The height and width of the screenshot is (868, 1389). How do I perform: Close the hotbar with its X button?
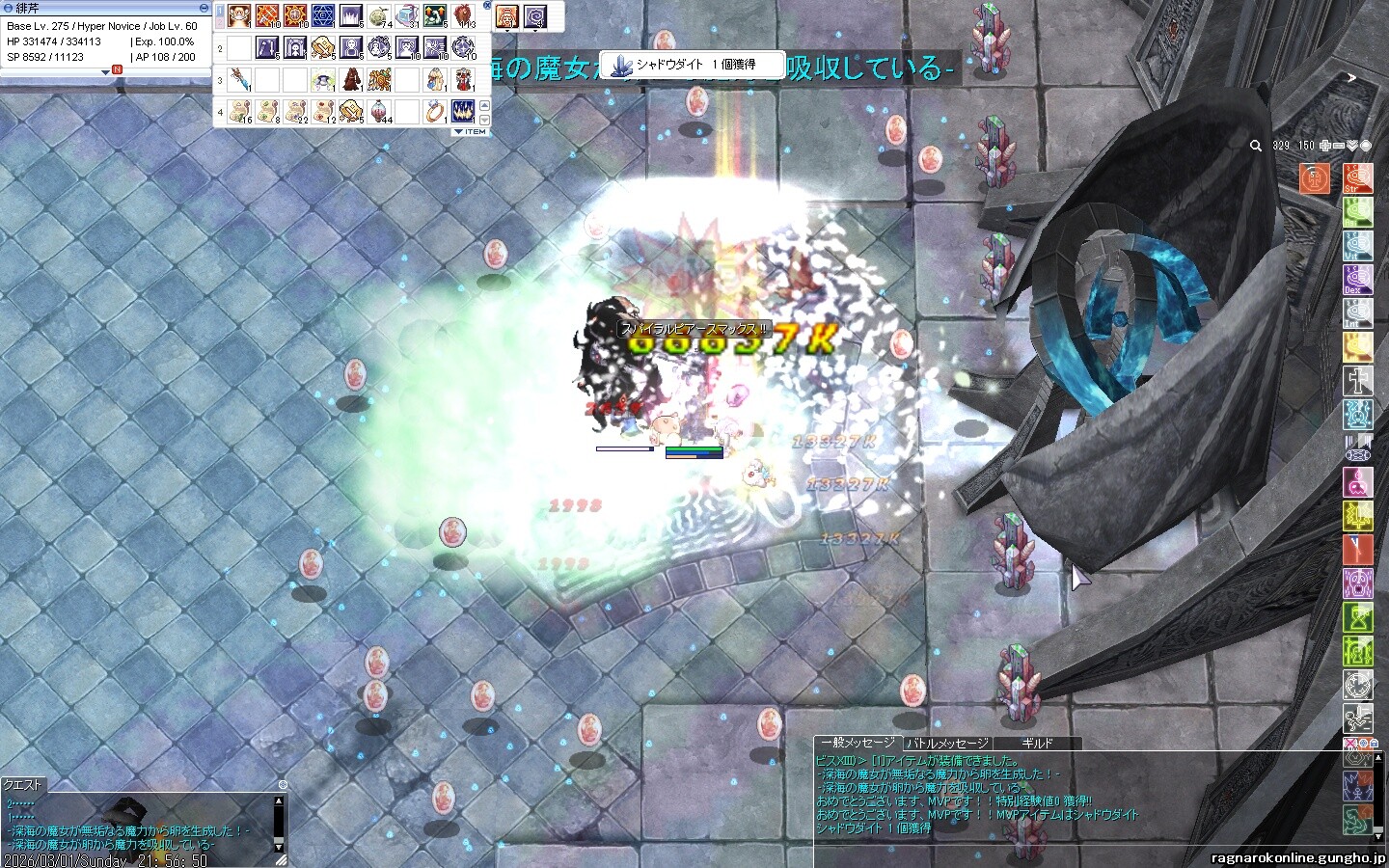[x=486, y=7]
